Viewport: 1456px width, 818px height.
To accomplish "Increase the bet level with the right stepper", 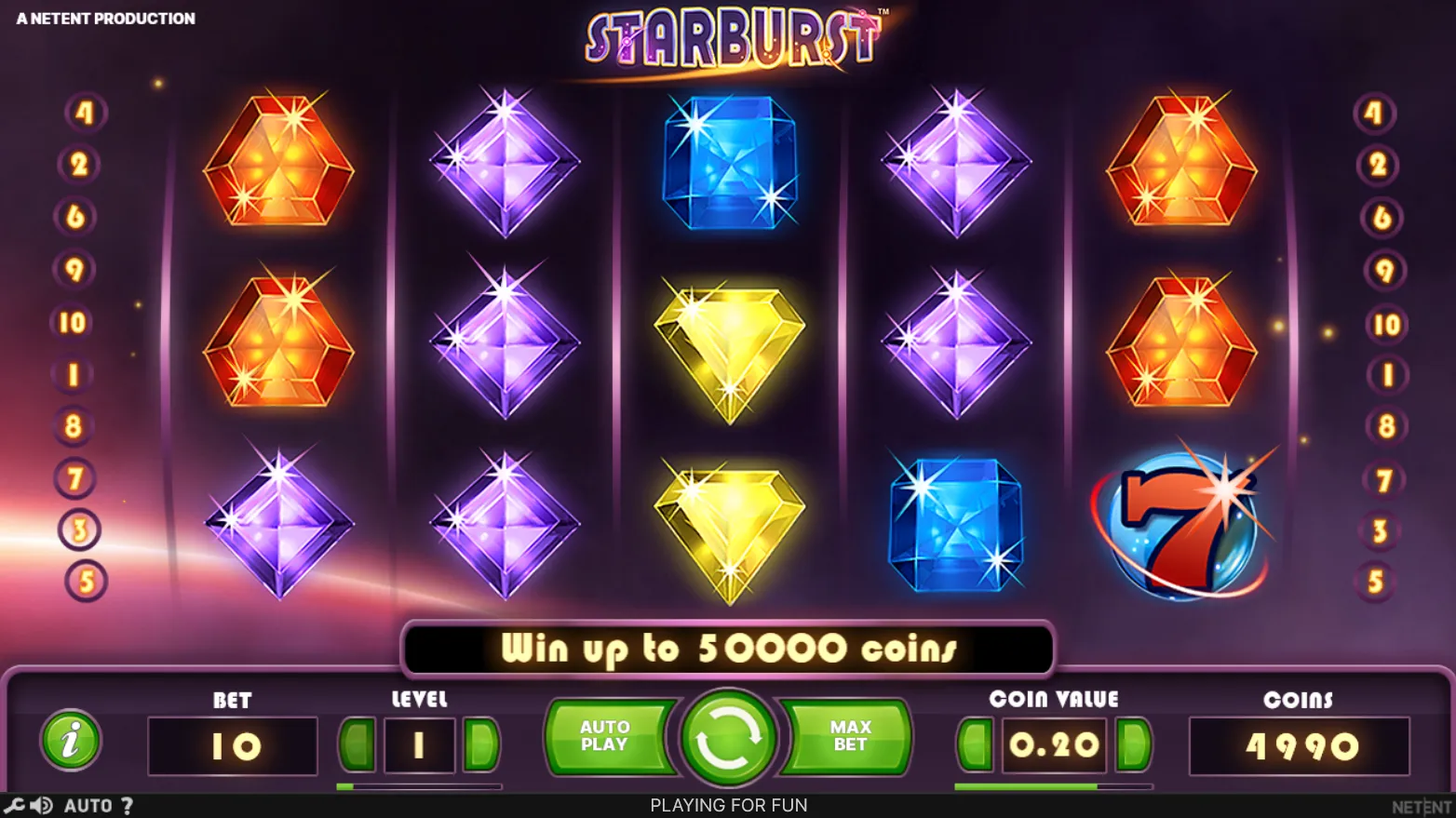I will click(x=483, y=744).
